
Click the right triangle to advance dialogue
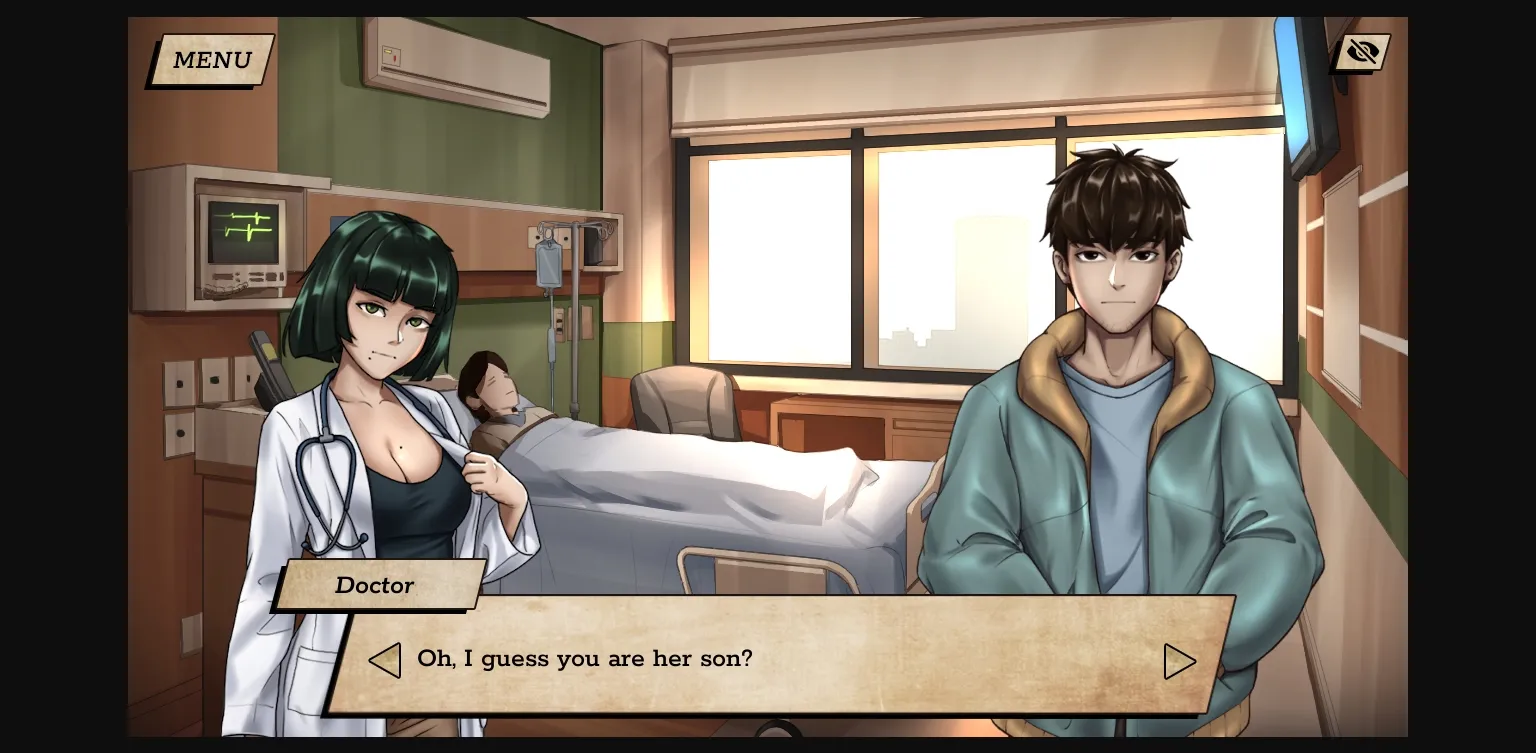click(1180, 660)
